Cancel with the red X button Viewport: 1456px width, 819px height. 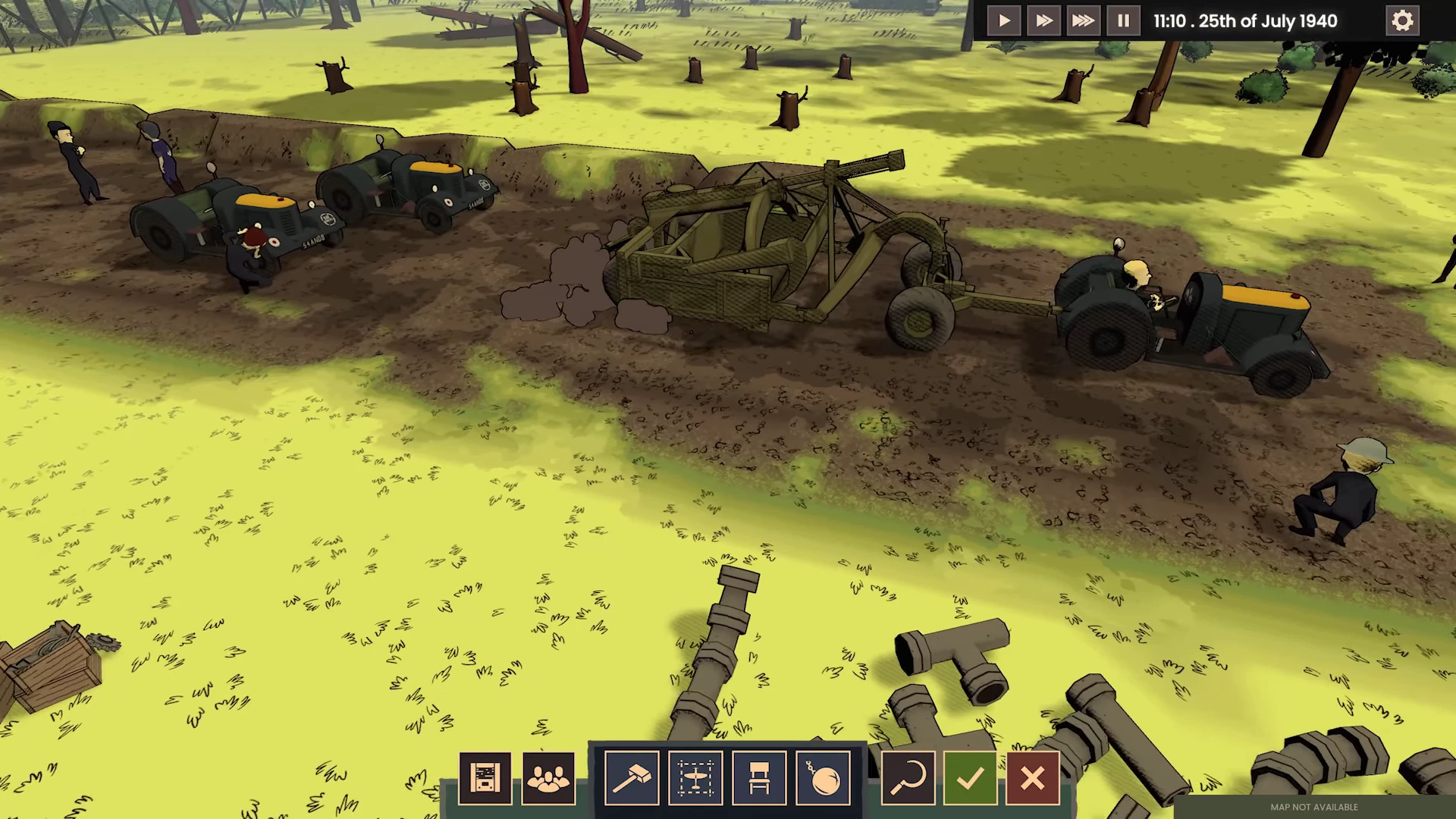tap(1032, 778)
